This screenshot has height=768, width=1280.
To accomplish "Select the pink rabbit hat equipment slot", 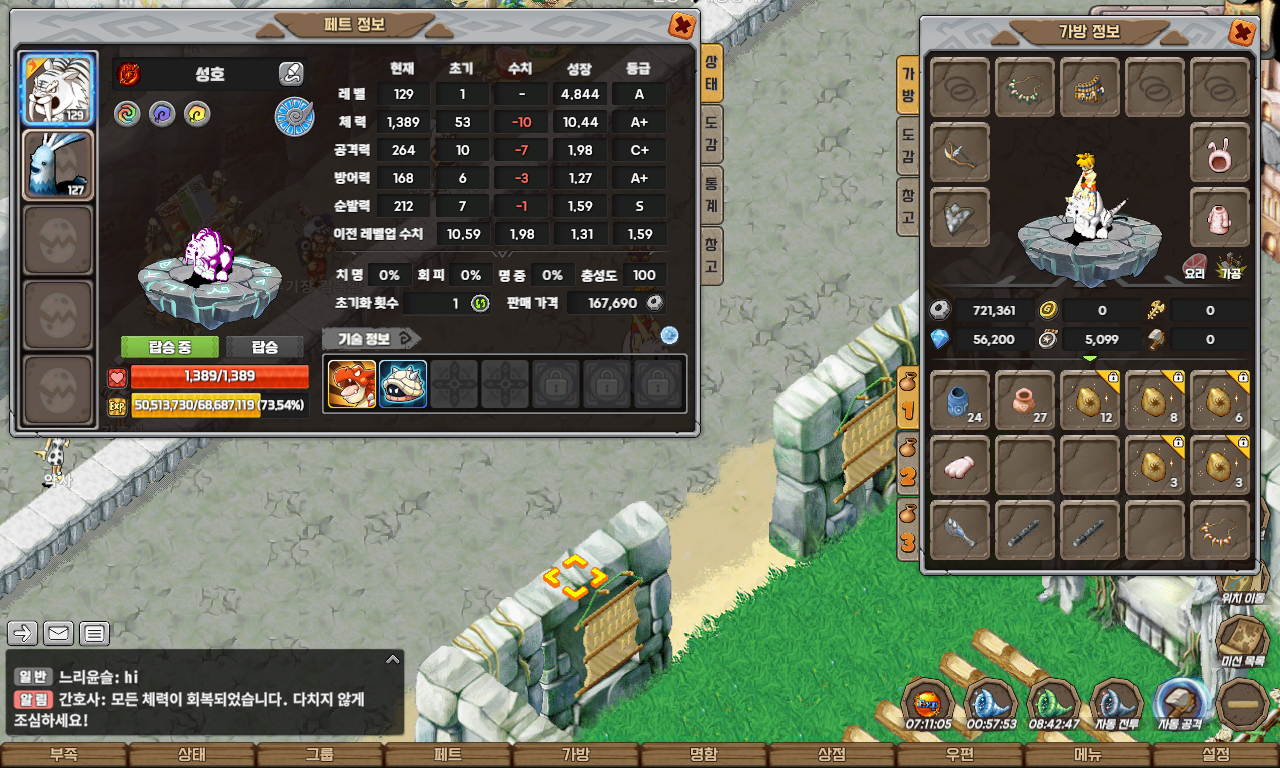I will click(1220, 153).
